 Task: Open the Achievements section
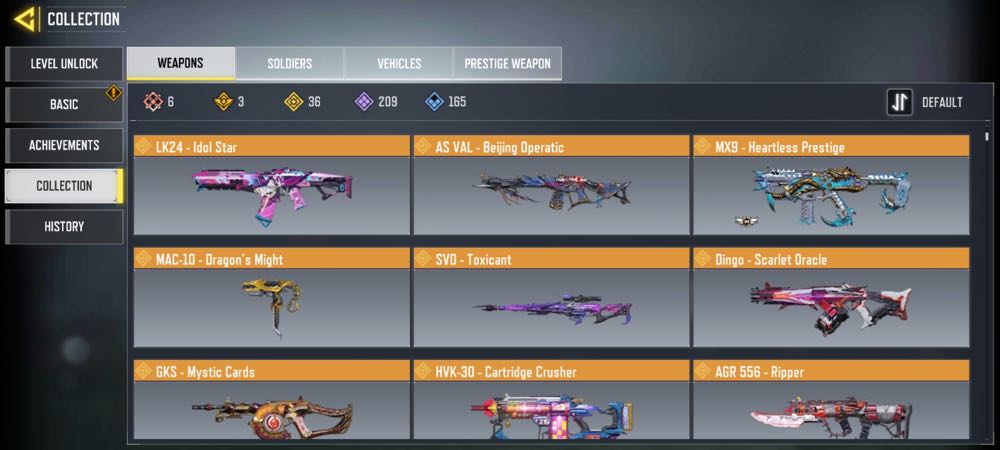point(64,146)
